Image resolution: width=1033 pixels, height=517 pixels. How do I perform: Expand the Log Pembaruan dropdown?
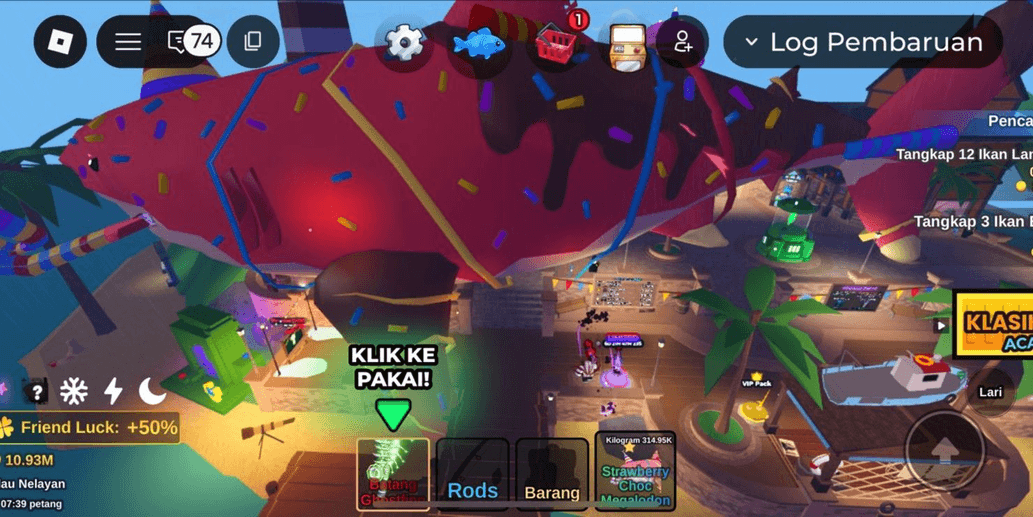[x=863, y=42]
